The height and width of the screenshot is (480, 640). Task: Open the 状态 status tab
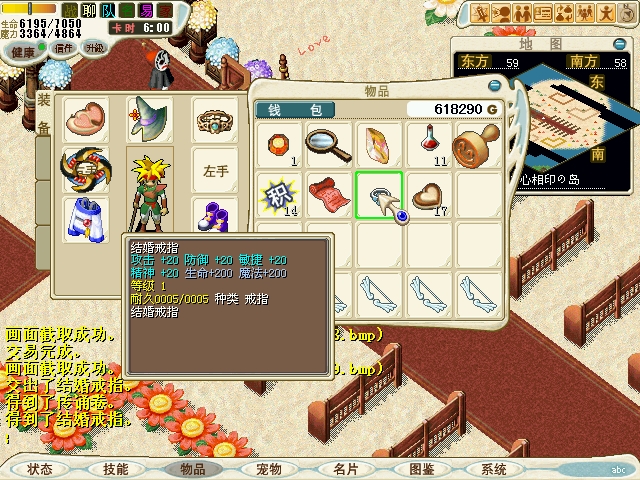click(x=40, y=468)
